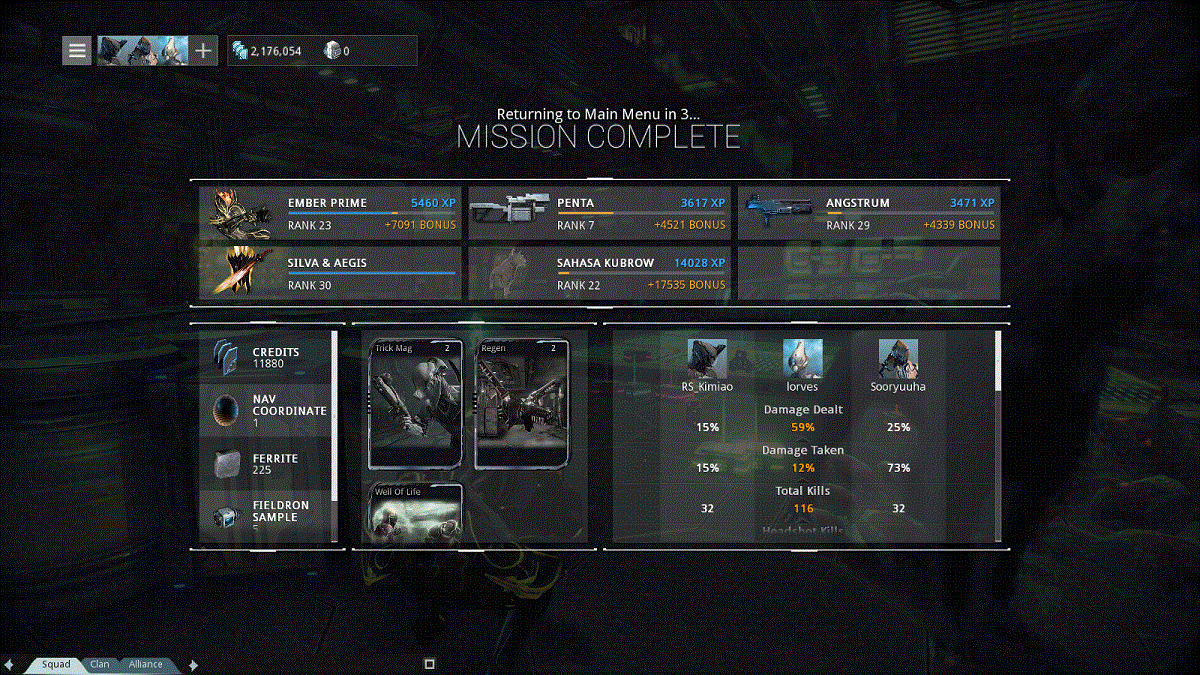1200x675 pixels.
Task: Select the Credits reward entry
Action: pyautogui.click(x=266, y=358)
